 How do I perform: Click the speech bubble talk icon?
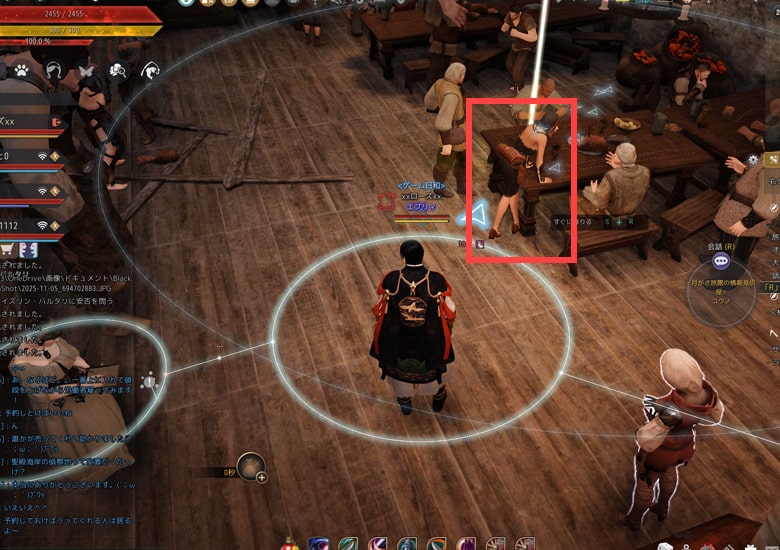pos(721,260)
